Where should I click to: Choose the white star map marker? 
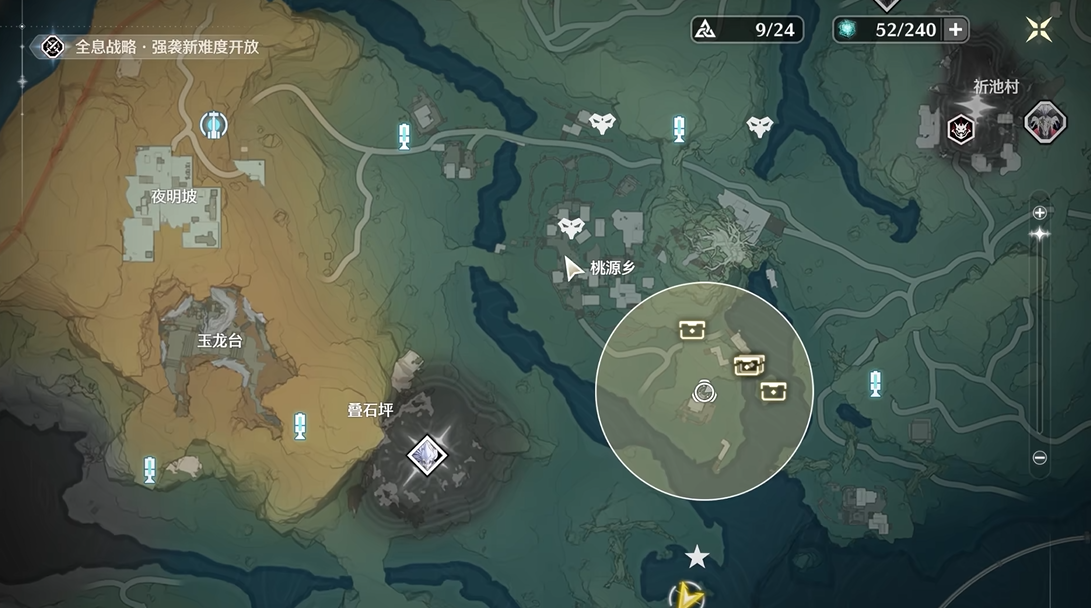(x=697, y=556)
